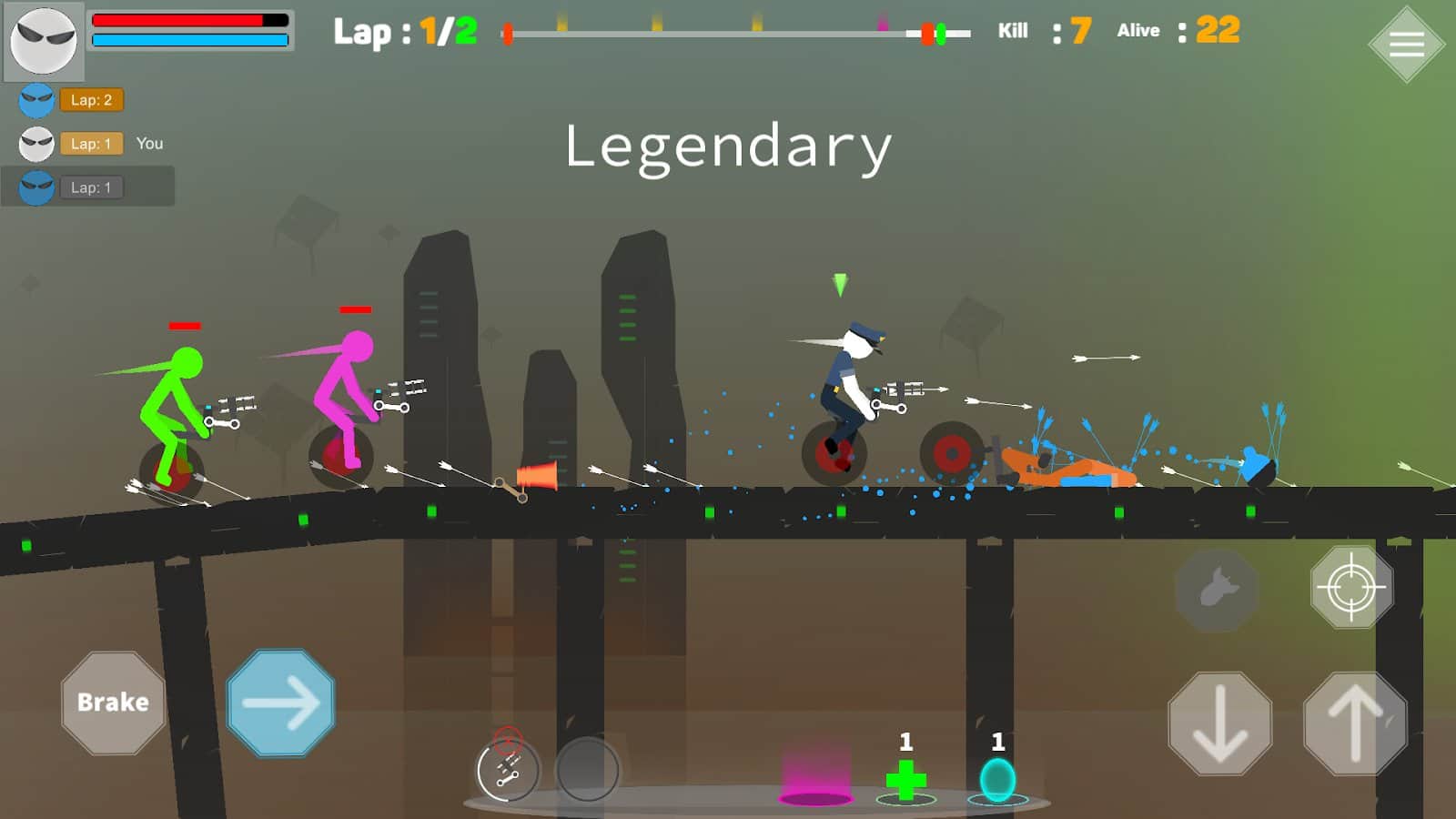Image resolution: width=1456 pixels, height=819 pixels.
Task: Select the top blue player's Lap: 2 badge
Action: 91,100
